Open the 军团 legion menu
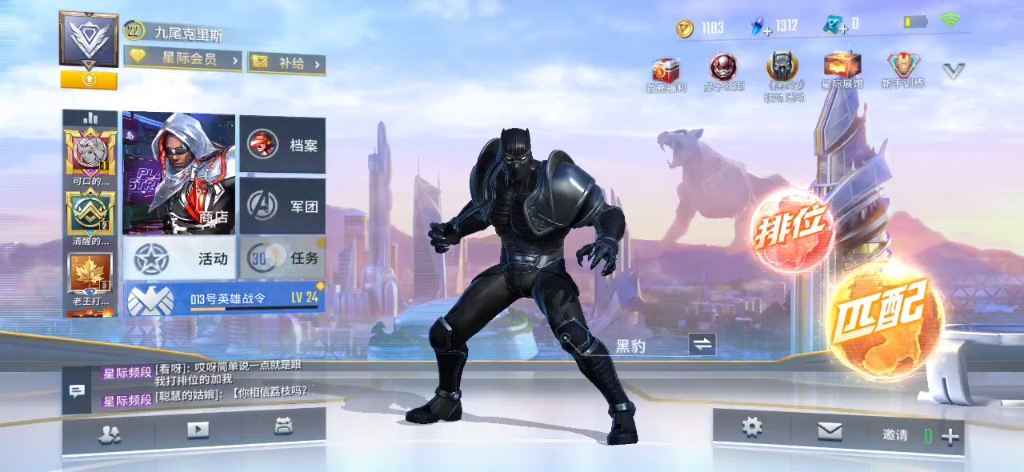The image size is (1024, 472). coord(282,204)
